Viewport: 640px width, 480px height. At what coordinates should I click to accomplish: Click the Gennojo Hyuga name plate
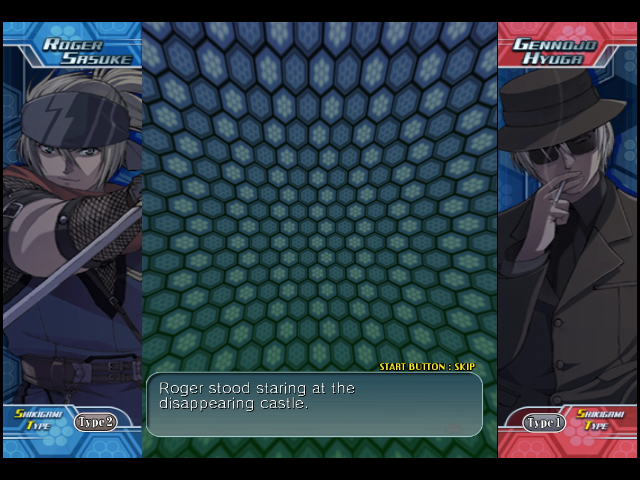(x=555, y=51)
